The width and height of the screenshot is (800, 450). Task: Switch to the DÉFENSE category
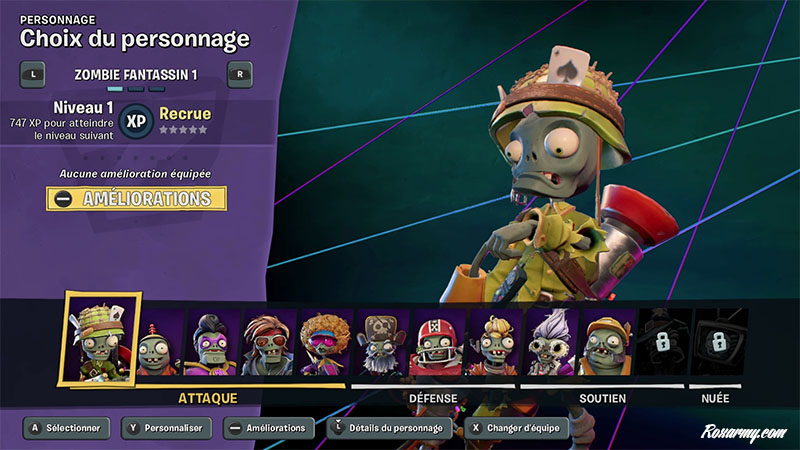(x=433, y=398)
